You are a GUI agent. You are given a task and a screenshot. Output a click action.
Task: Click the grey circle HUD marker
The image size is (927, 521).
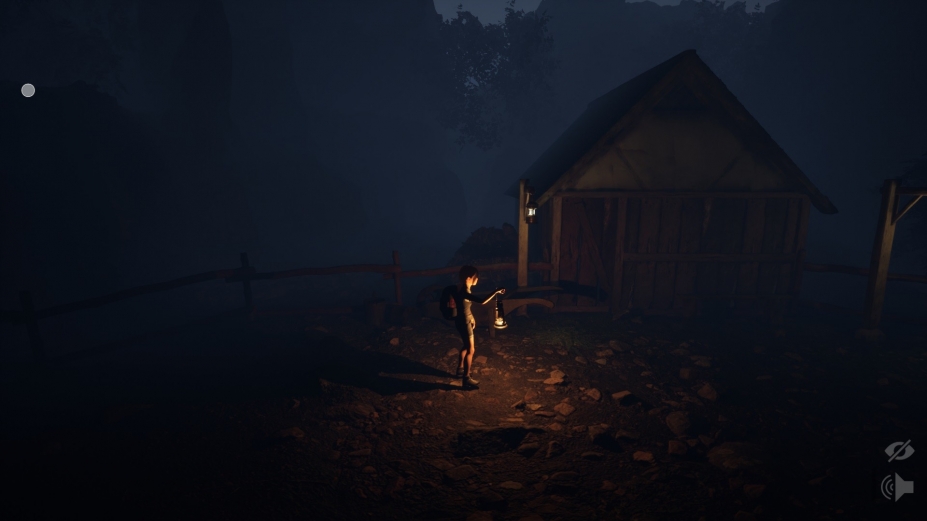(x=28, y=91)
